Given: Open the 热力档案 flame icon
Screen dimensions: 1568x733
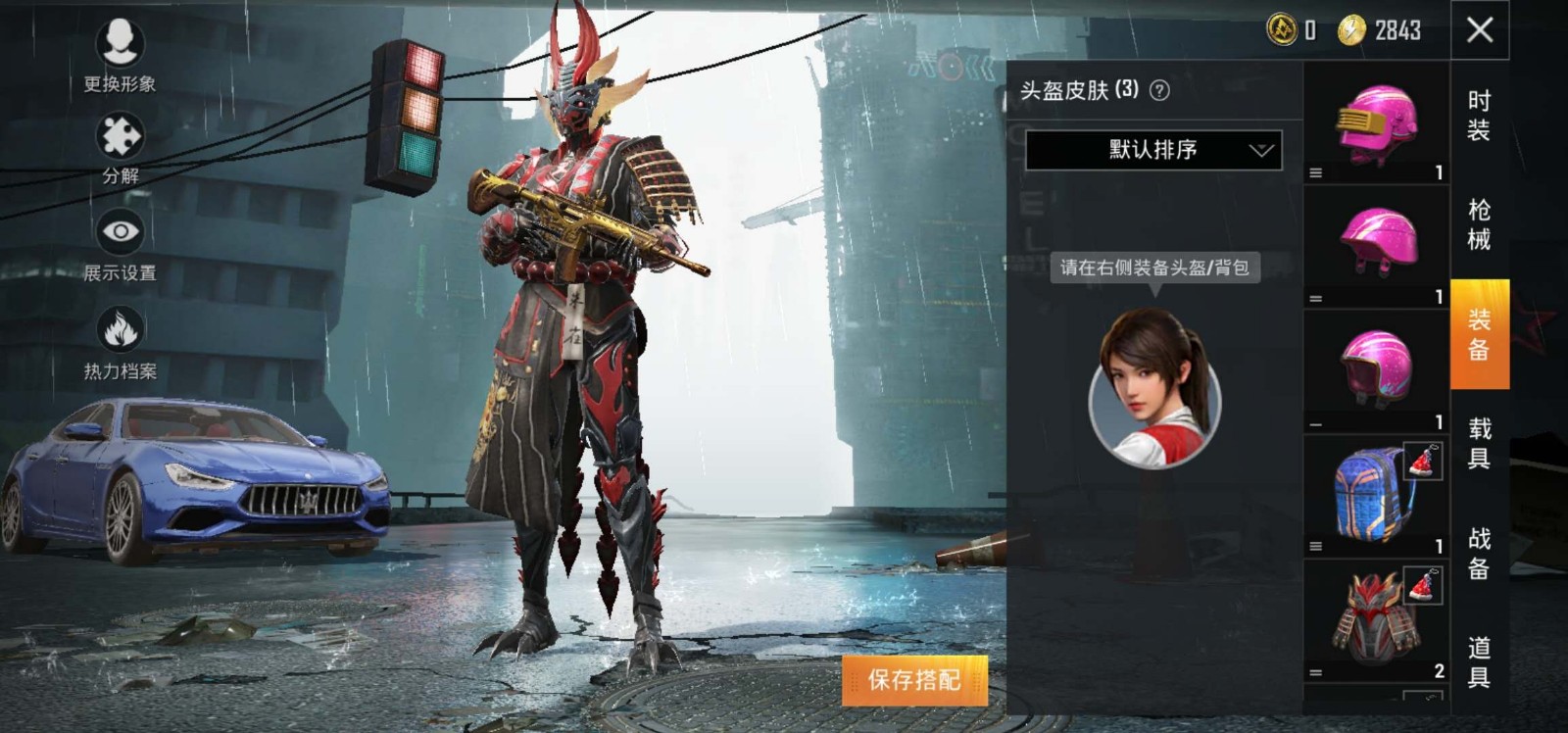Looking at the screenshot, I should (x=120, y=329).
